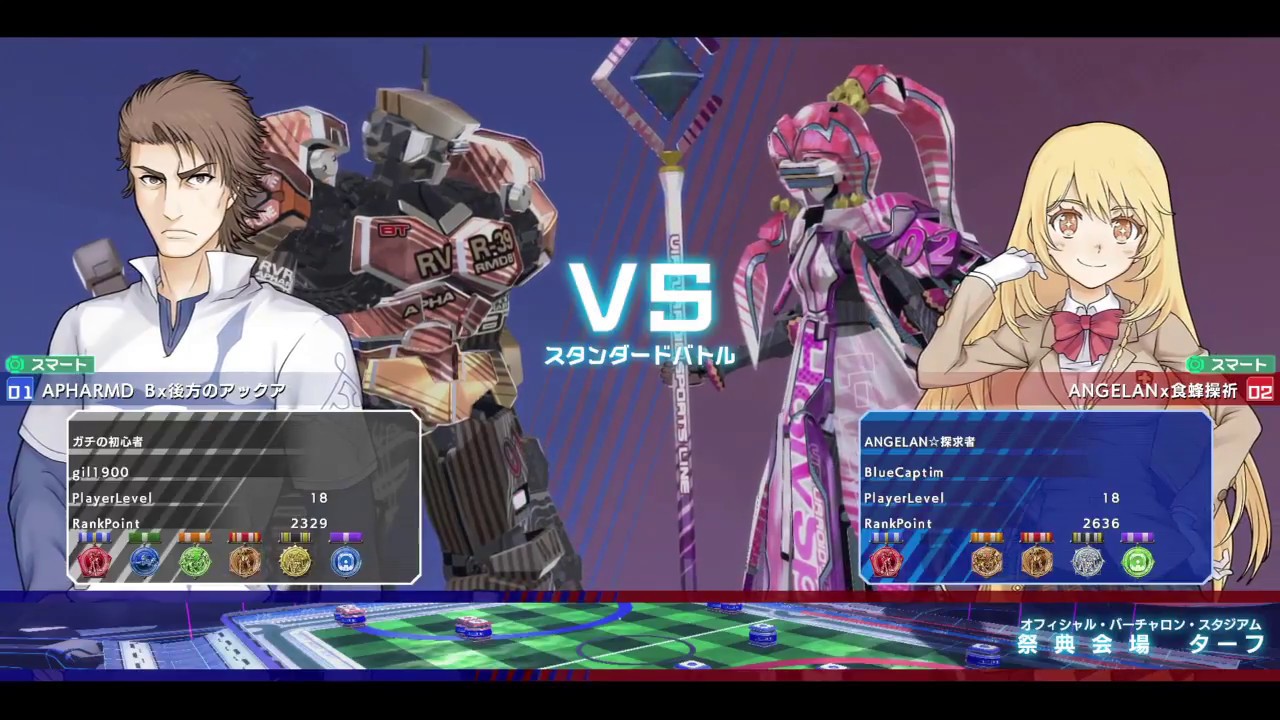Click BlueCaptim's silver medal icon
This screenshot has width=1280, height=720.
[x=1088, y=562]
